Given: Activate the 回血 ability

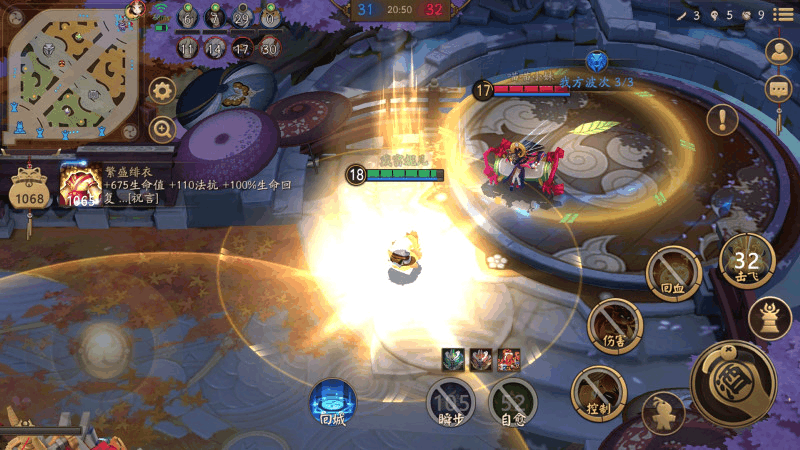Looking at the screenshot, I should pyautogui.click(x=672, y=273).
